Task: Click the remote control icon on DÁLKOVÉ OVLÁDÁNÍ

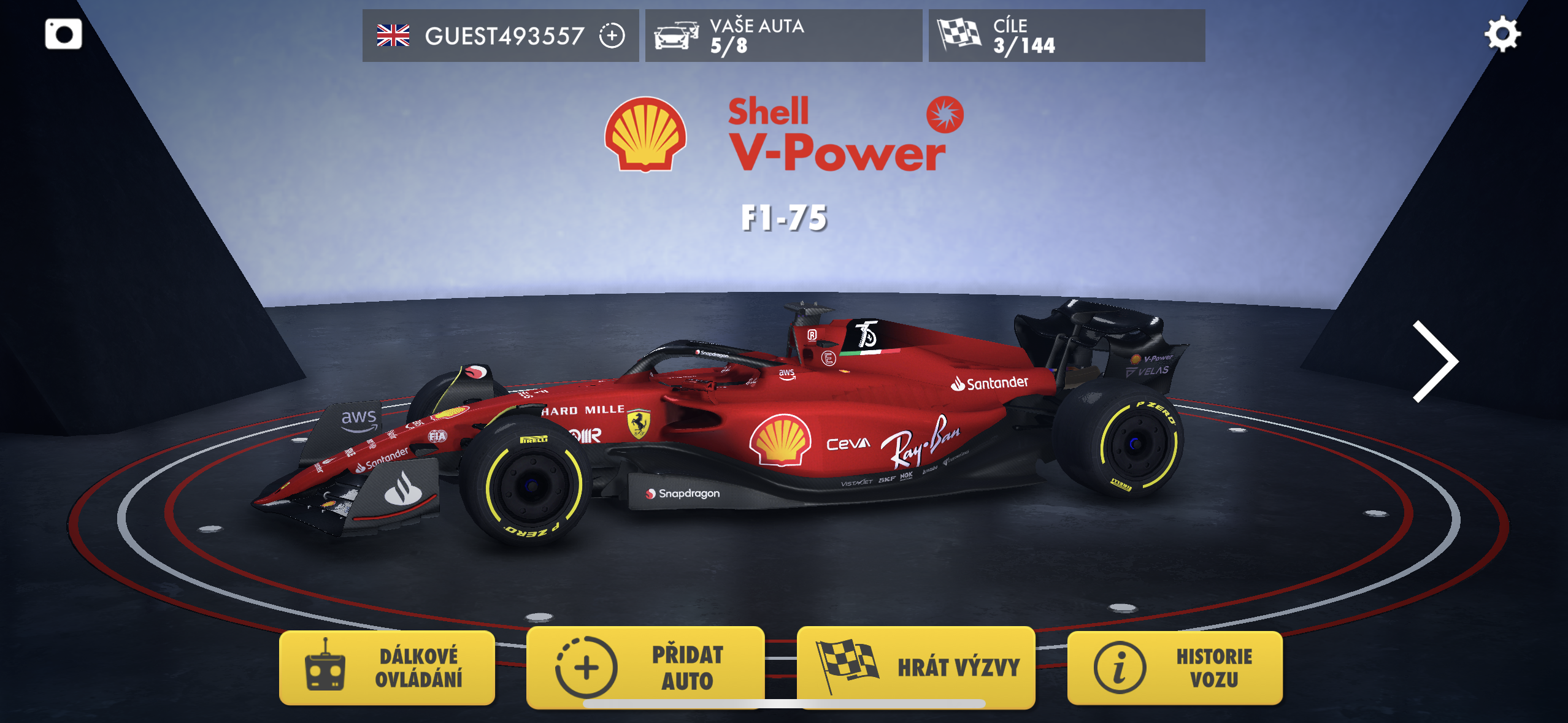Action: (326, 668)
